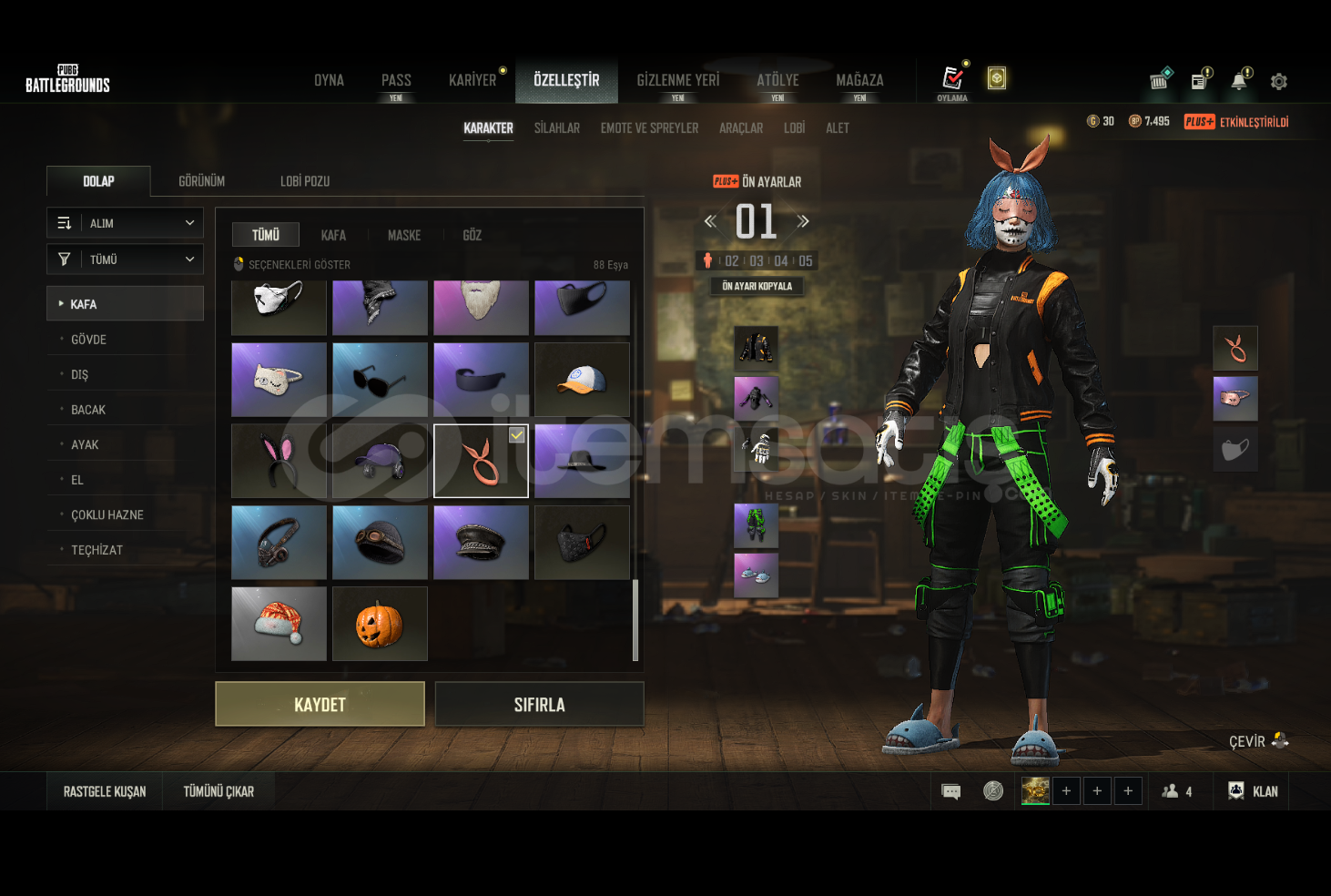Choose the black sunglasses item
This screenshot has height=896, width=1331.
click(380, 380)
